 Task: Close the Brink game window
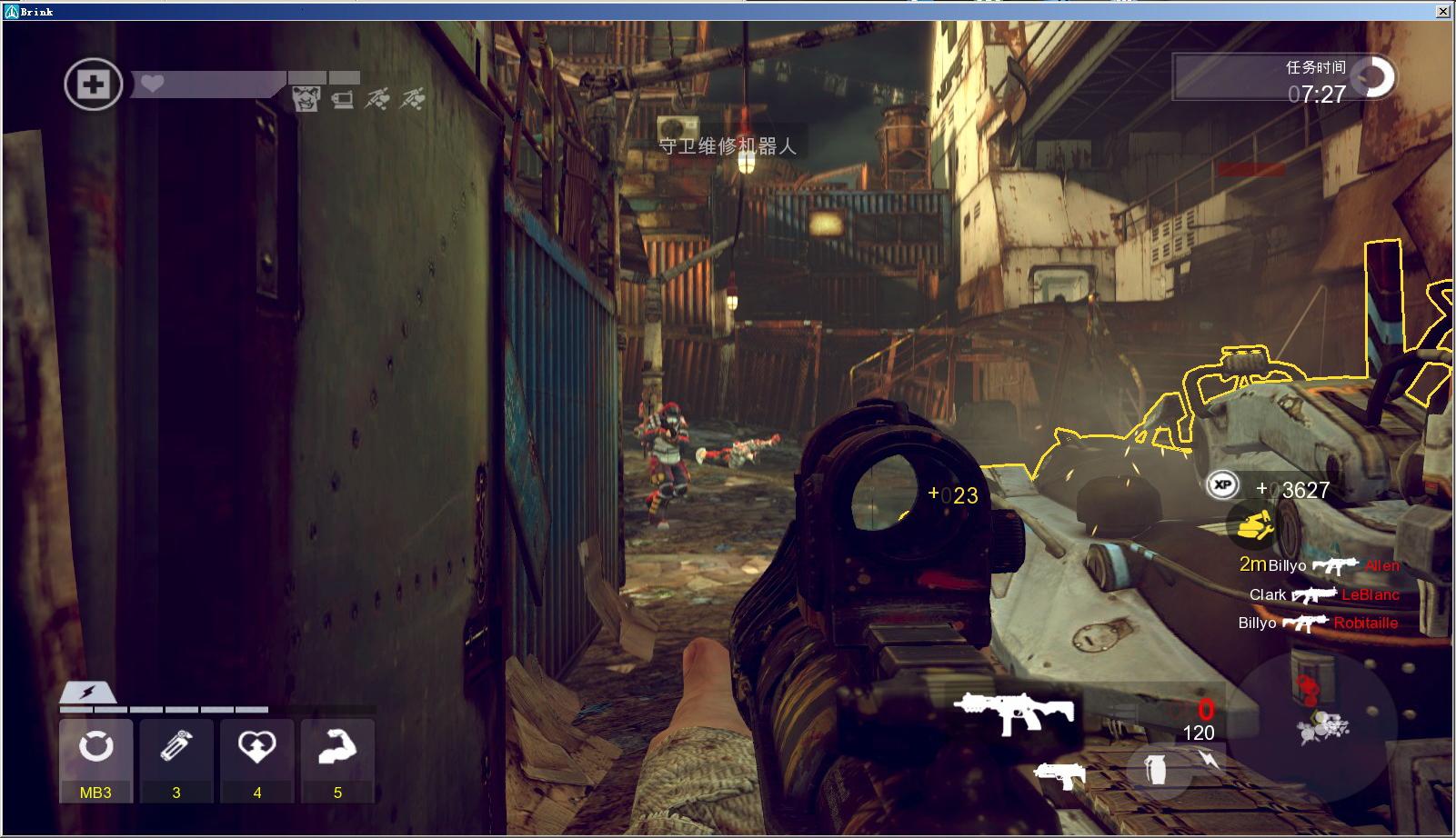click(x=1443, y=11)
